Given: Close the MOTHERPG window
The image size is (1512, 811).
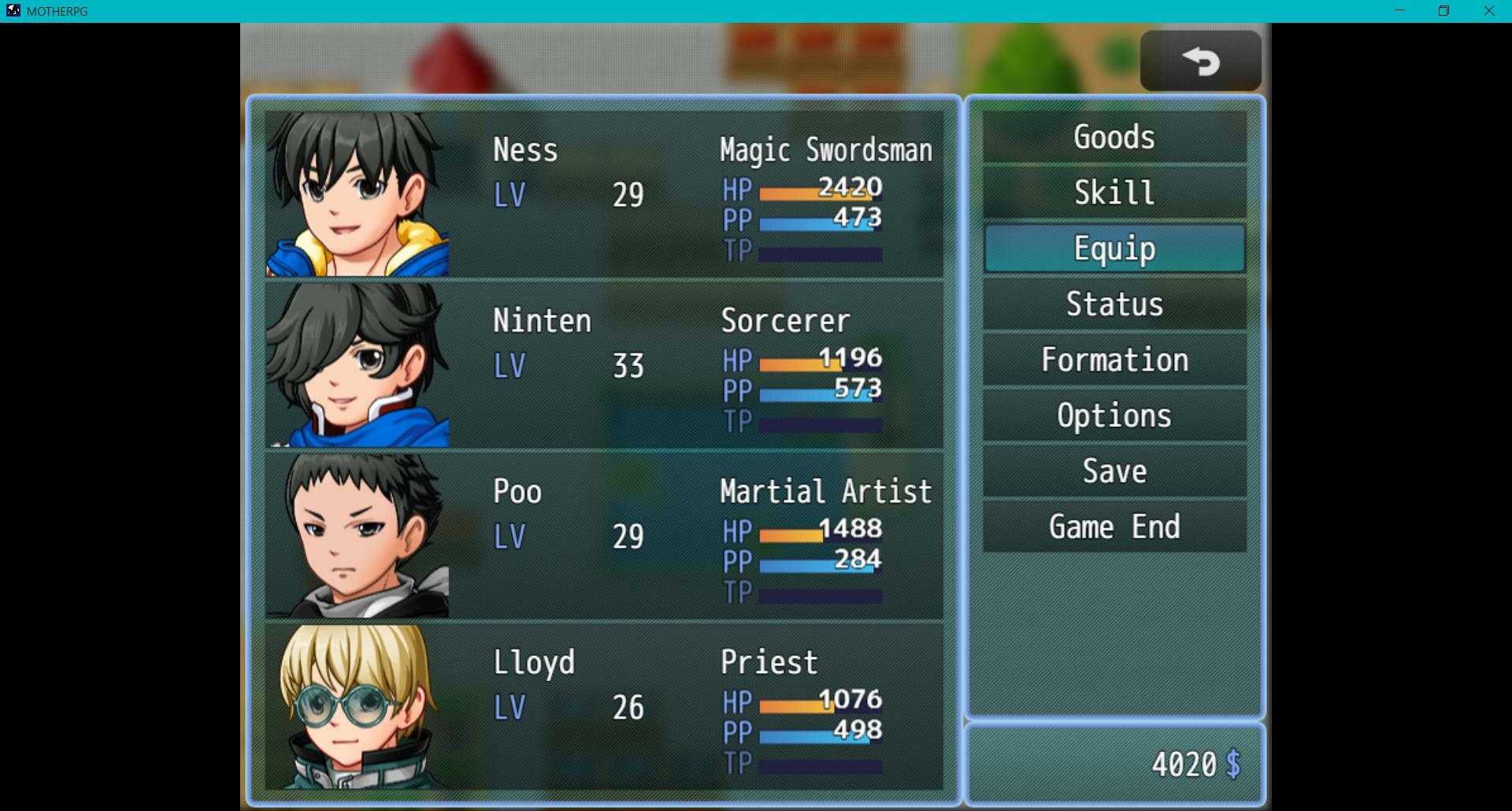Looking at the screenshot, I should (1488, 11).
